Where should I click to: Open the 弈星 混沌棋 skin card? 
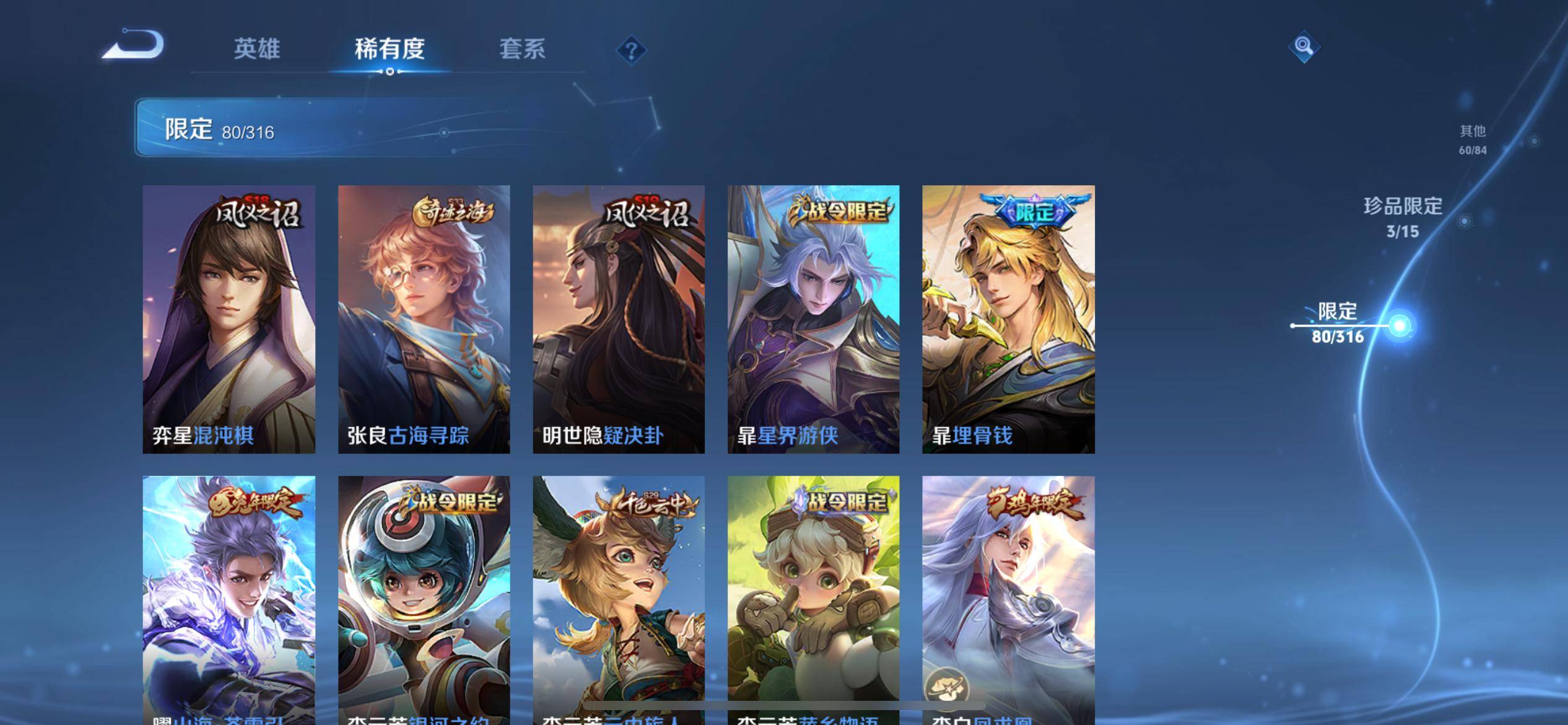[229, 319]
